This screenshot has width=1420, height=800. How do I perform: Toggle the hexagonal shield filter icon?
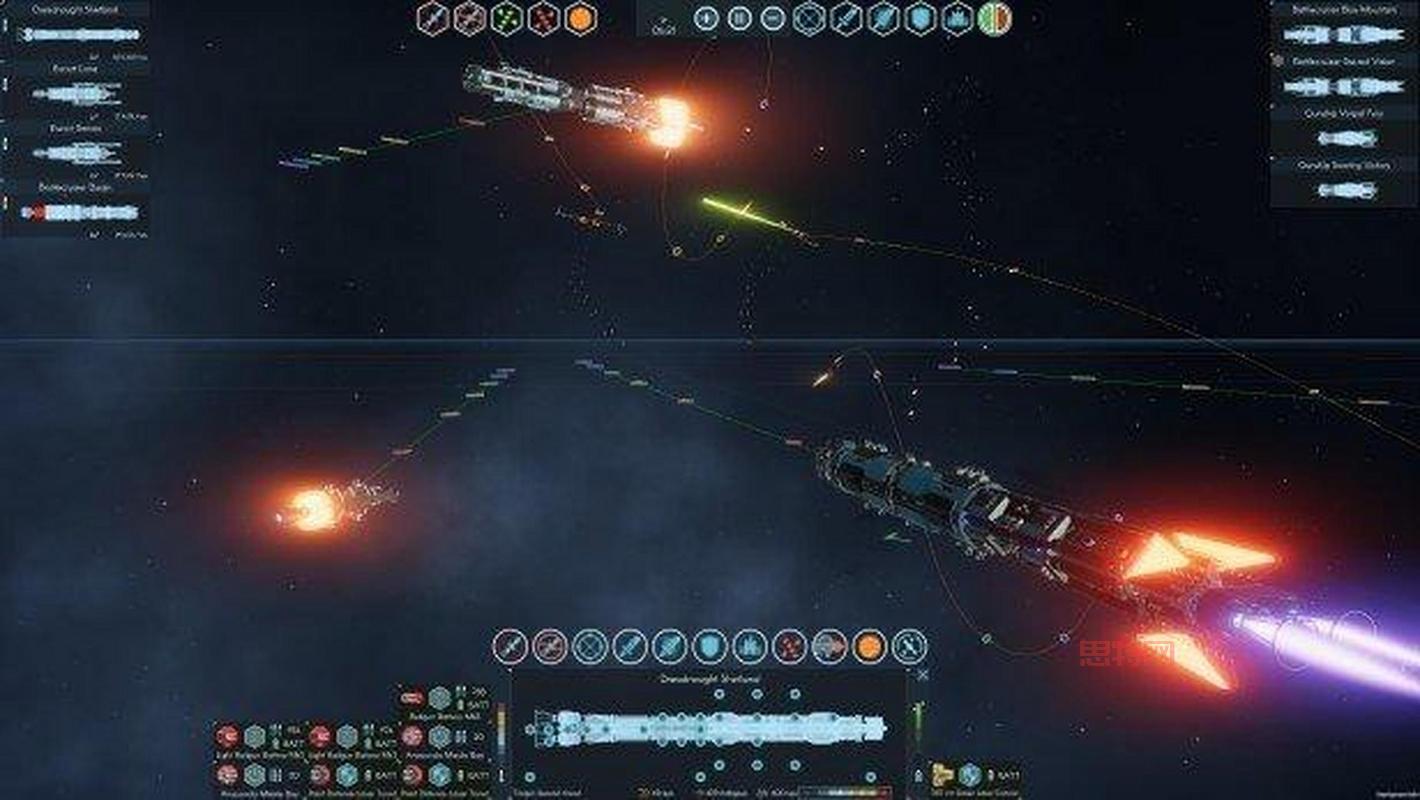click(x=920, y=18)
